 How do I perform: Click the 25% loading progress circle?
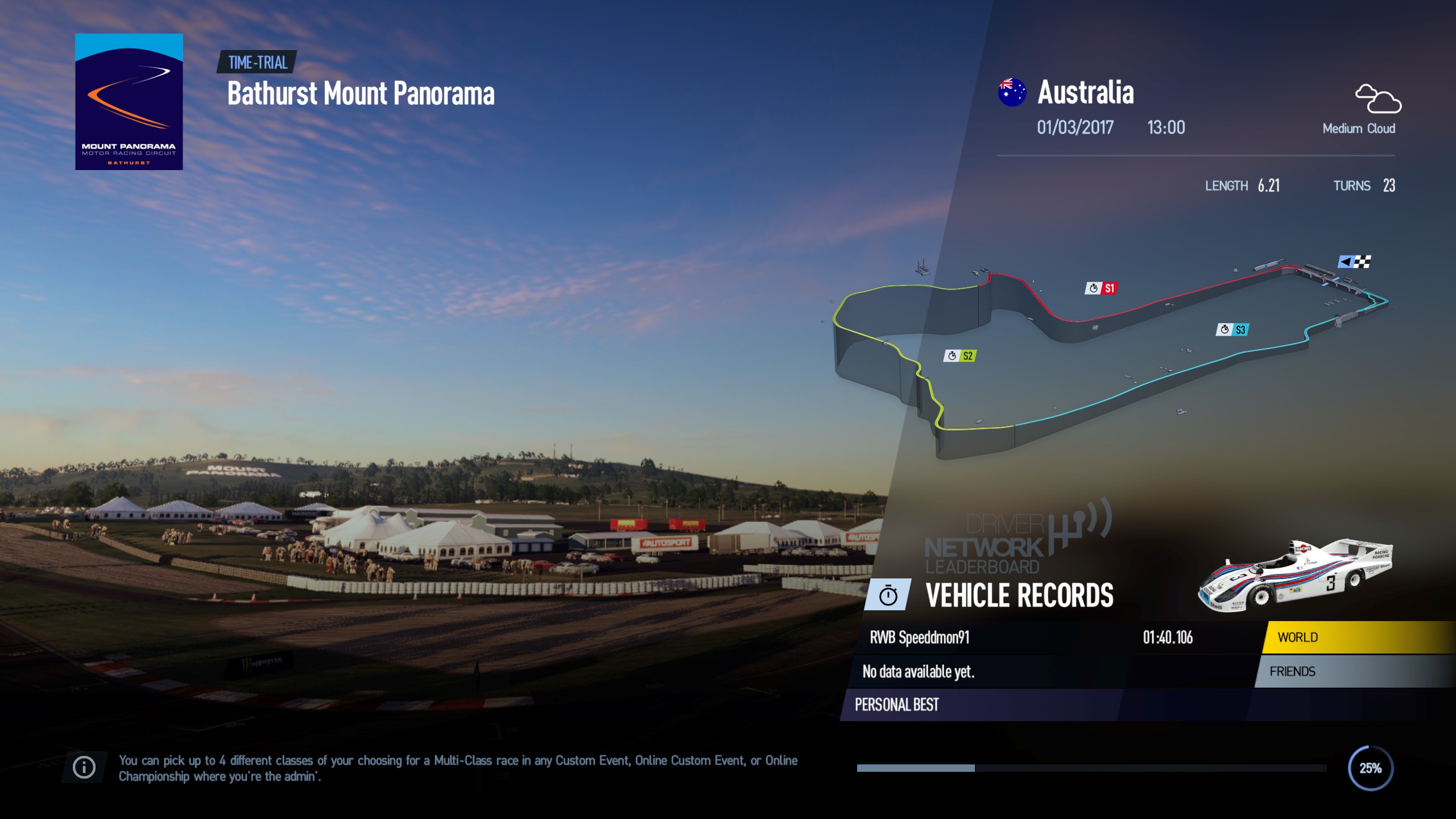click(x=1371, y=767)
